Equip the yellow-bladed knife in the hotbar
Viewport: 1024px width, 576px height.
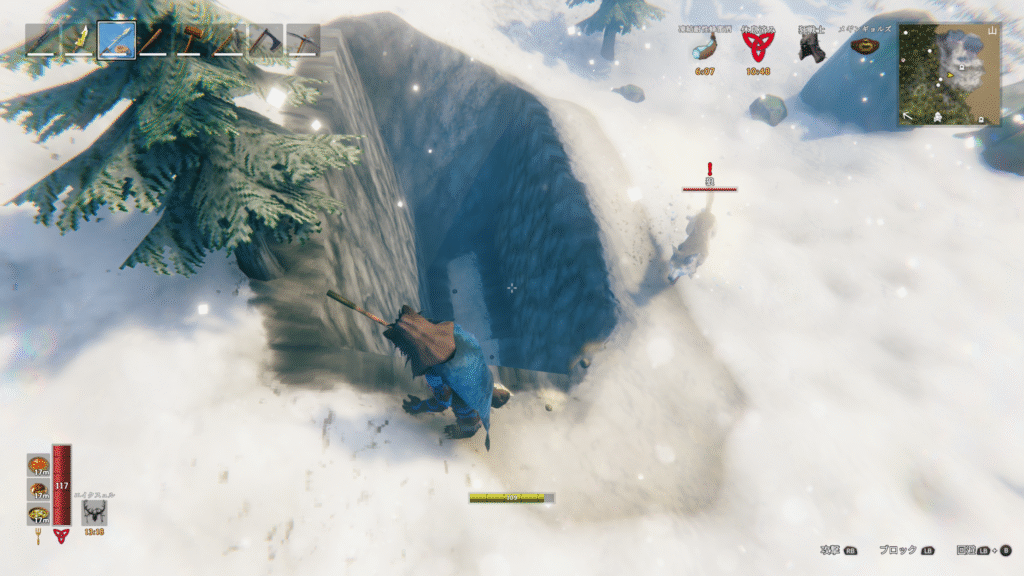[x=79, y=41]
